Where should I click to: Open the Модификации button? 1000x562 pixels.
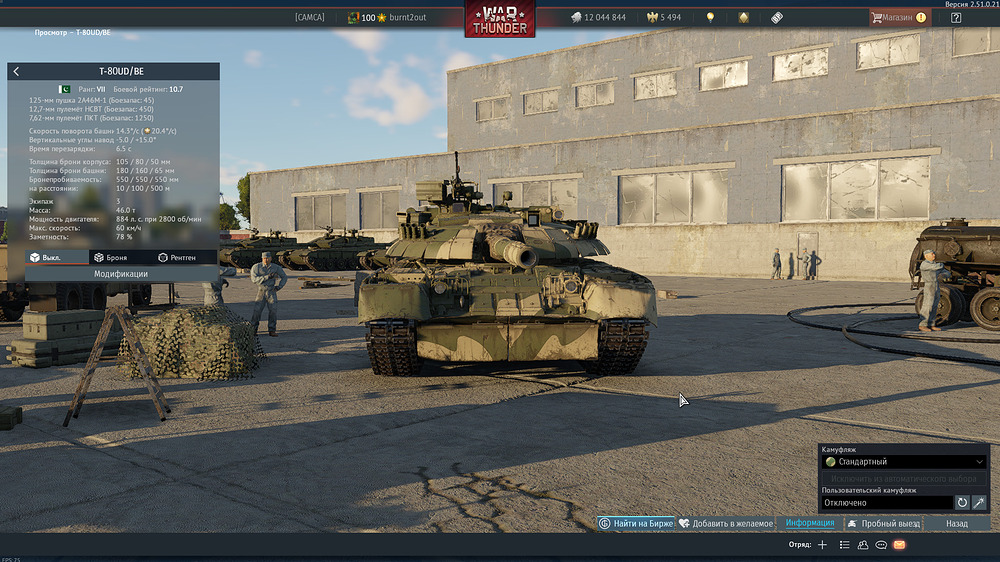(x=121, y=273)
